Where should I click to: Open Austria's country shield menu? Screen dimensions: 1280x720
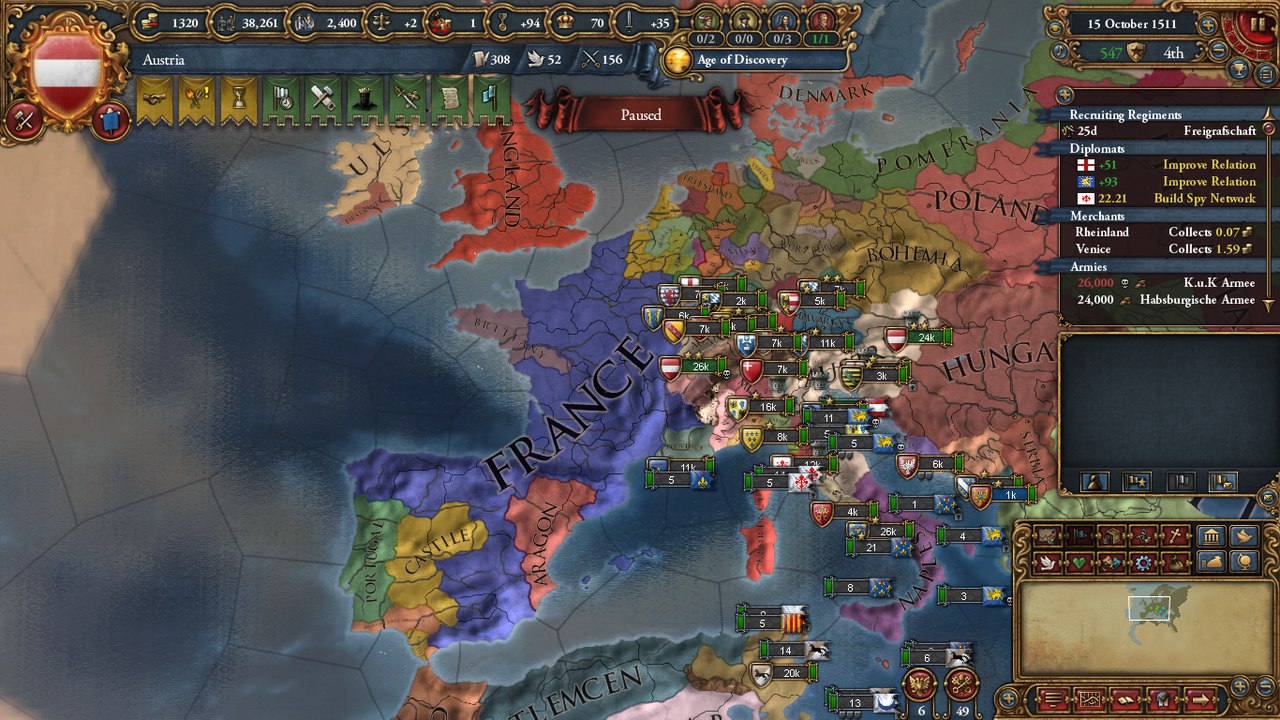(x=67, y=70)
